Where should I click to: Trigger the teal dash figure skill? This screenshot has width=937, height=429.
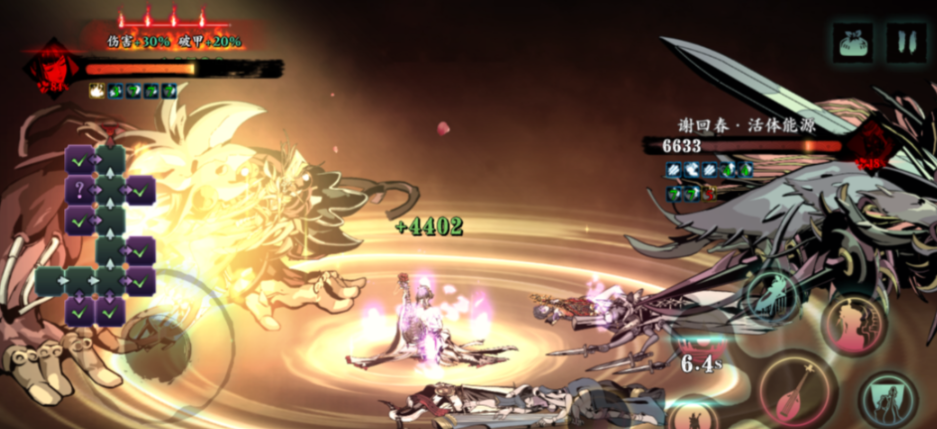coord(771,297)
